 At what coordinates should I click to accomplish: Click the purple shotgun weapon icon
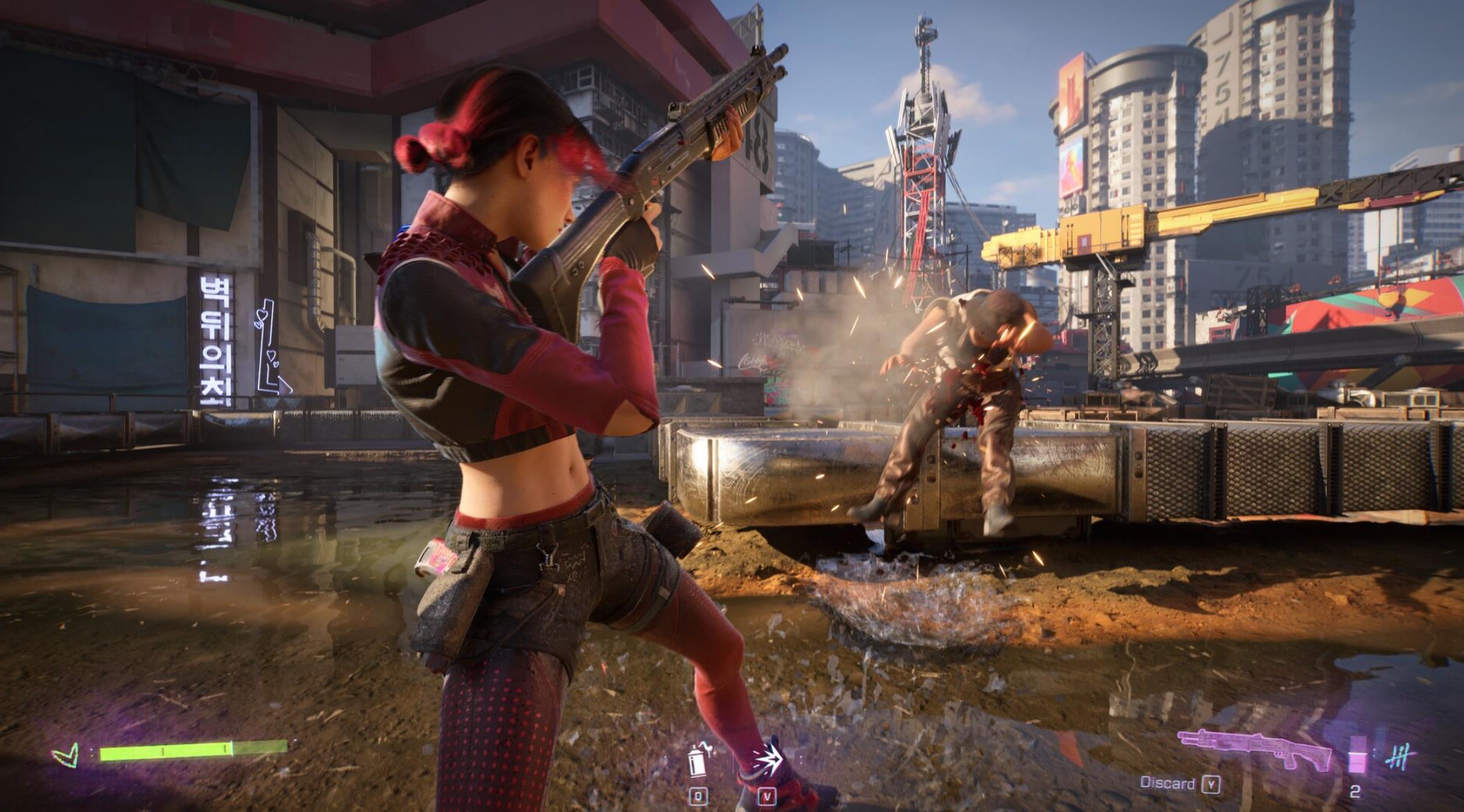click(1253, 750)
